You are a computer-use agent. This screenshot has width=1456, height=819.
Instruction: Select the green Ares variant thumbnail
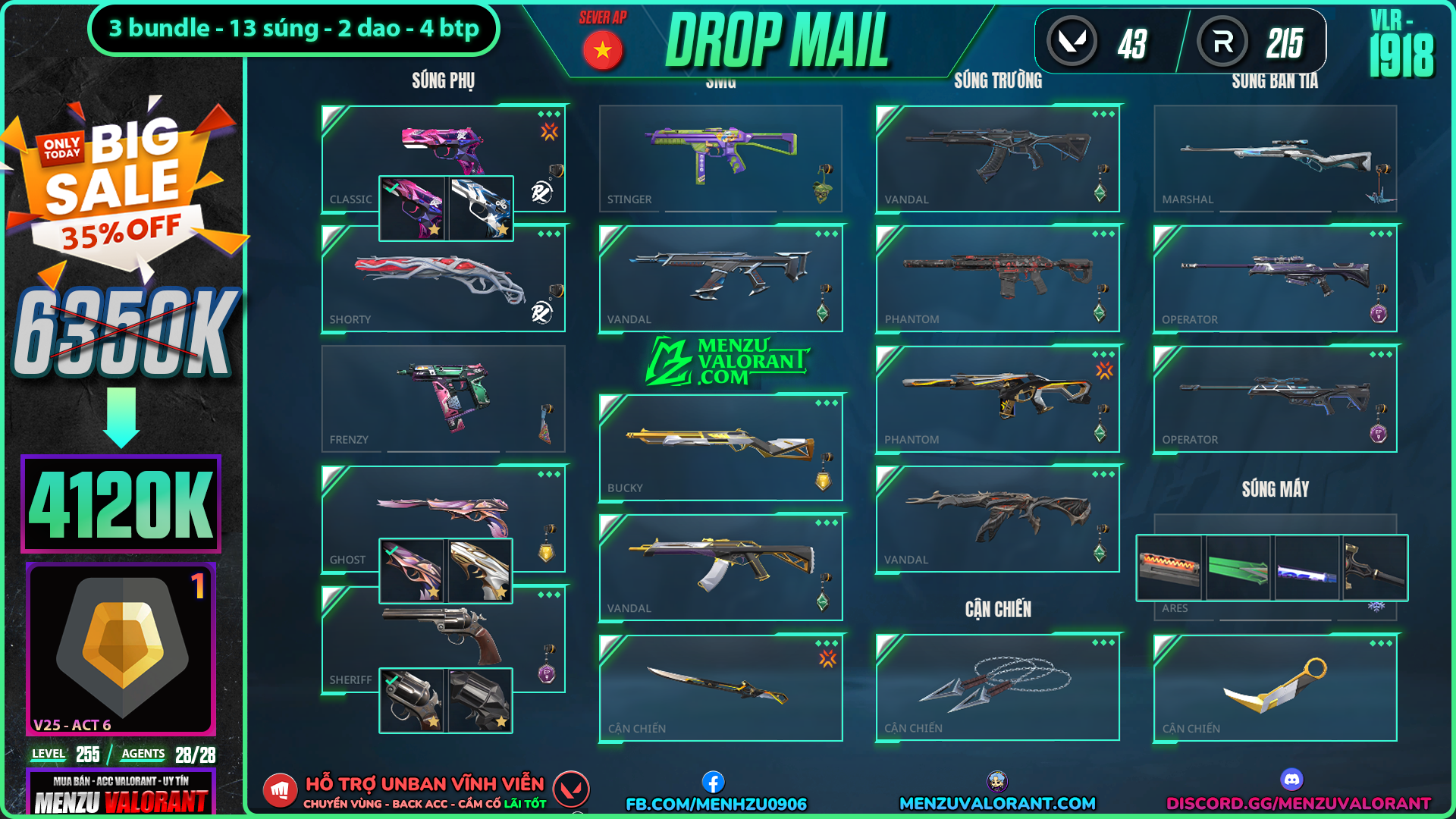[x=1238, y=568]
